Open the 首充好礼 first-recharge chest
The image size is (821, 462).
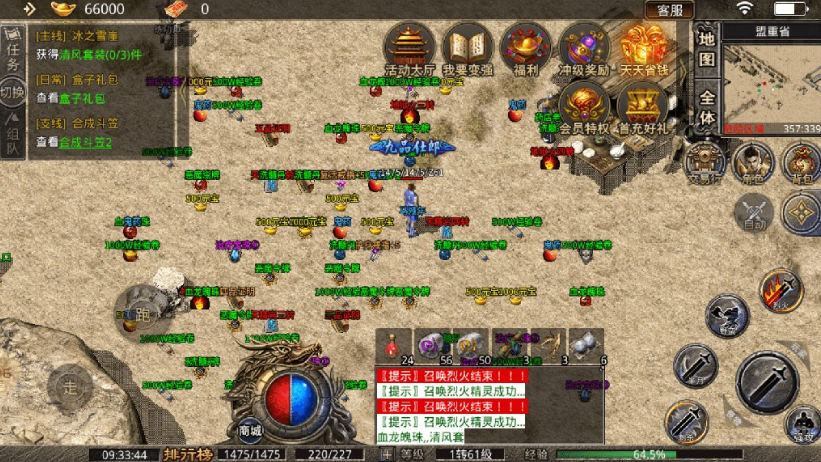tap(642, 105)
